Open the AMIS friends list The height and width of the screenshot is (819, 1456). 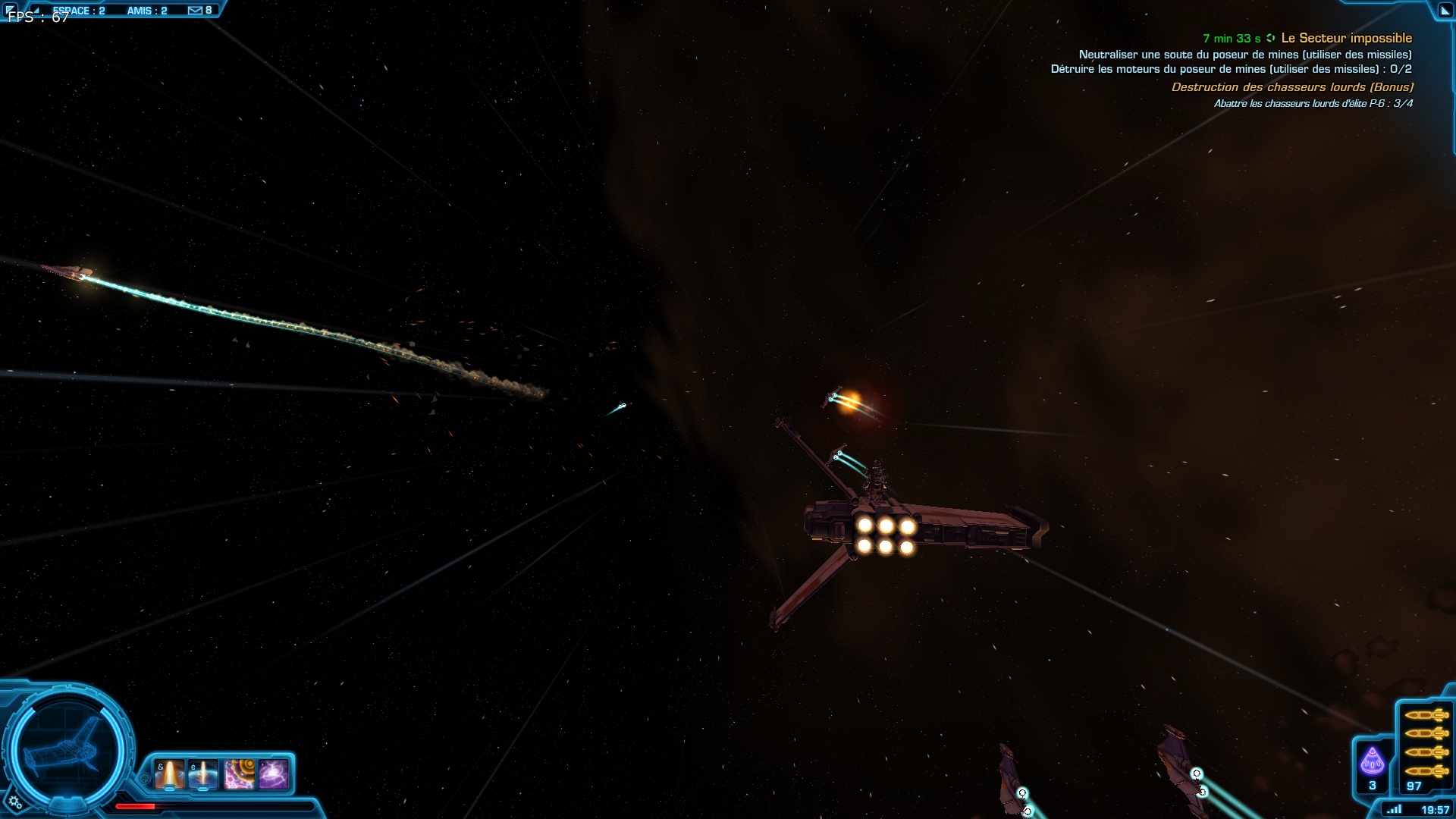coord(147,11)
